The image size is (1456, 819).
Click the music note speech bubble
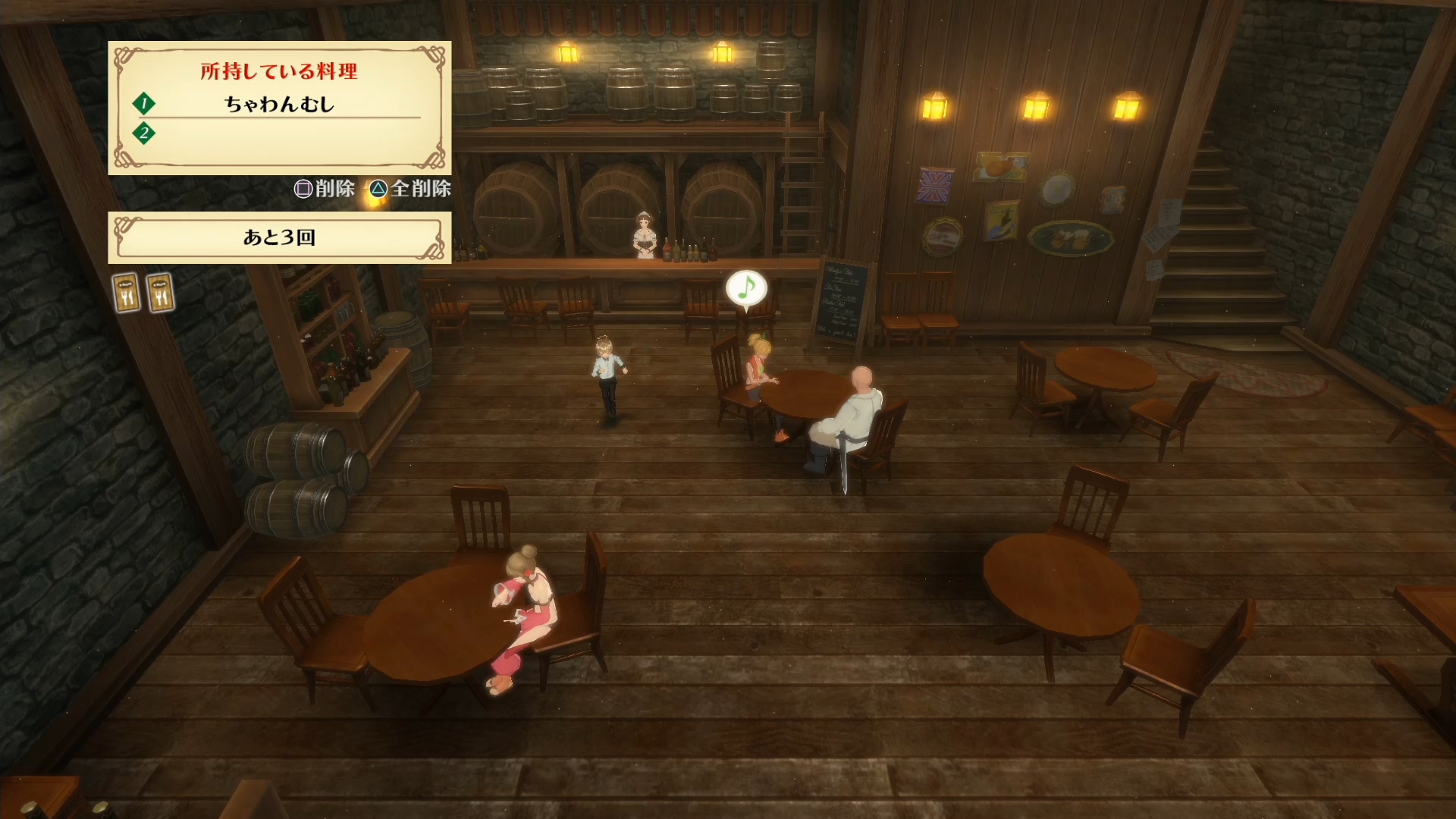[746, 288]
